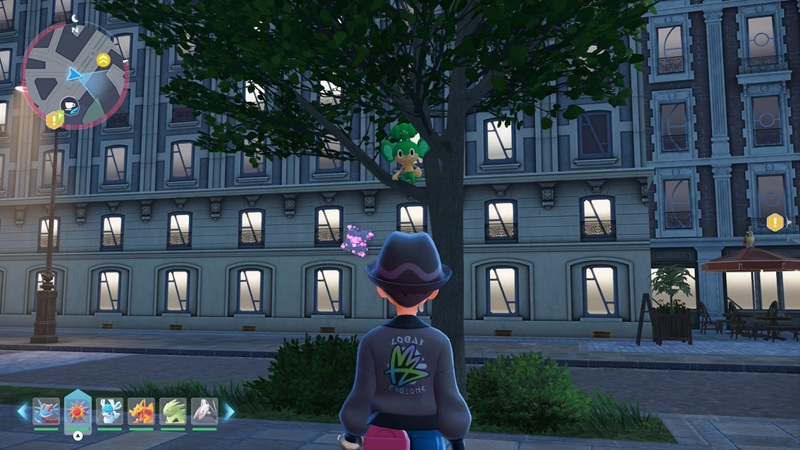Select the Starmie party slot
The image size is (800, 450).
click(78, 410)
